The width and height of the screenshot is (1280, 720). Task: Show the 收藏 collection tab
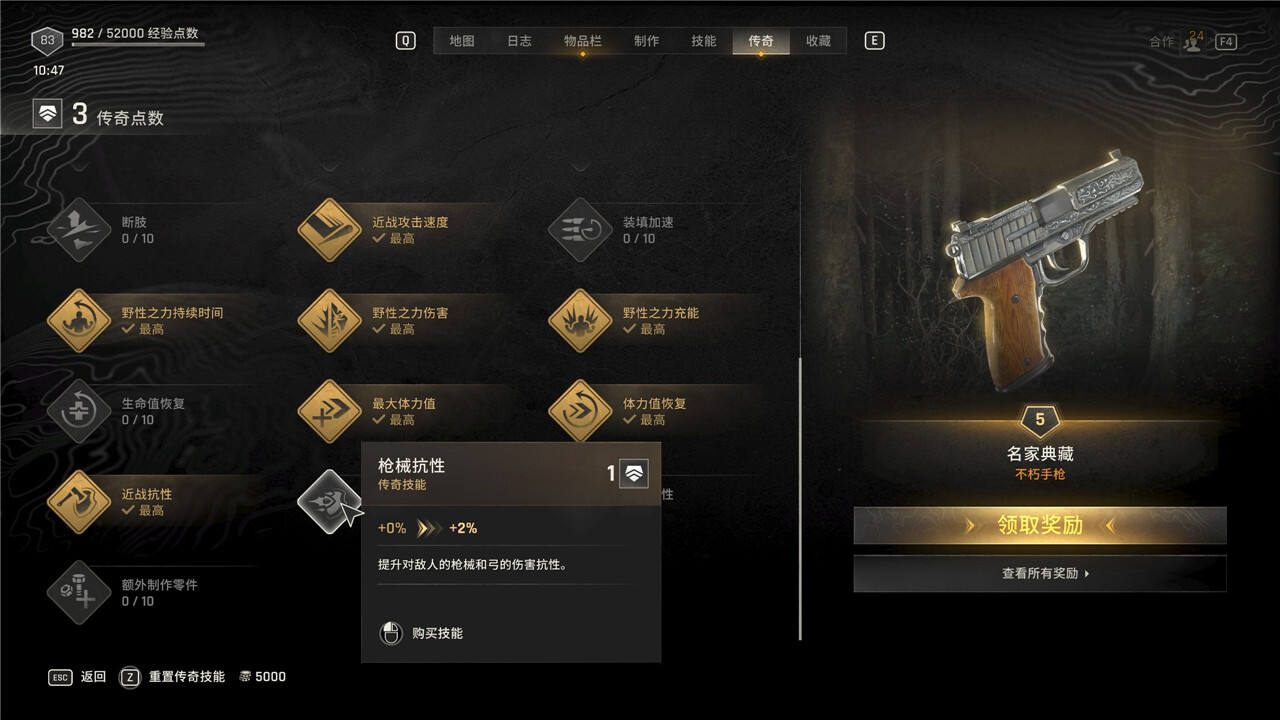818,41
